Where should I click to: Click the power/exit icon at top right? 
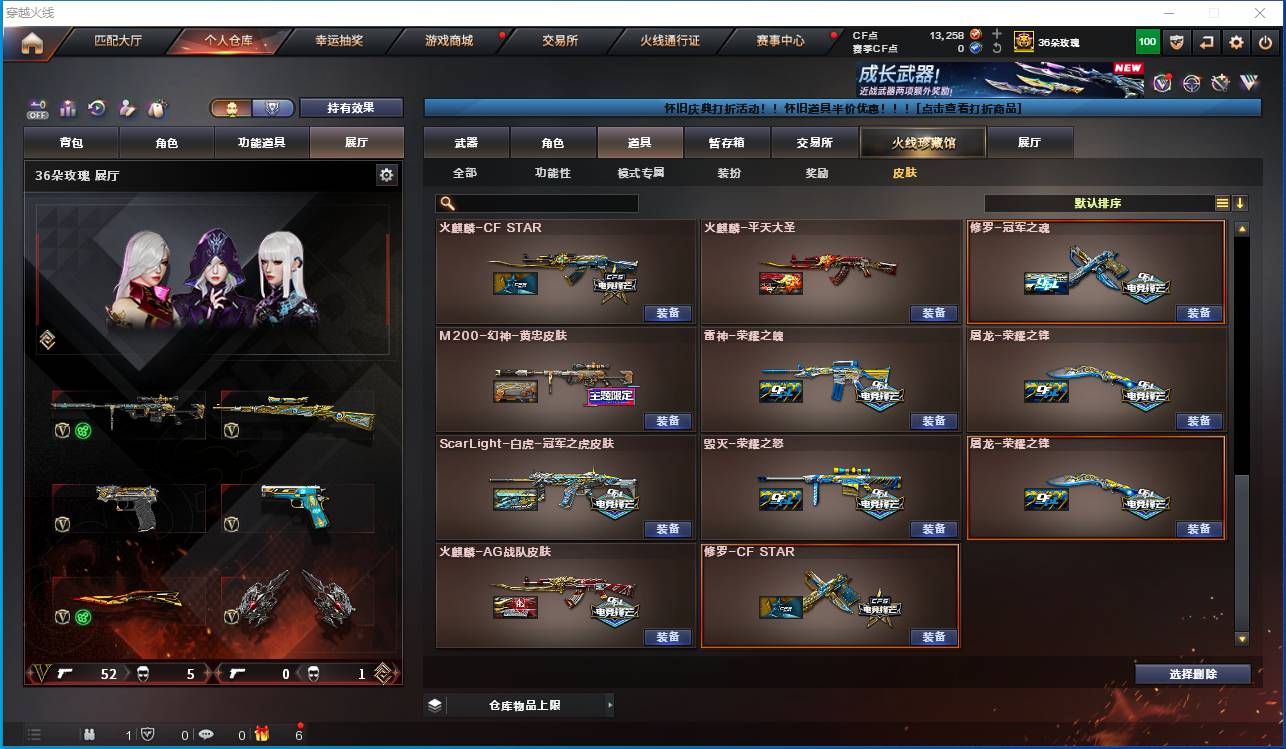tap(1265, 41)
